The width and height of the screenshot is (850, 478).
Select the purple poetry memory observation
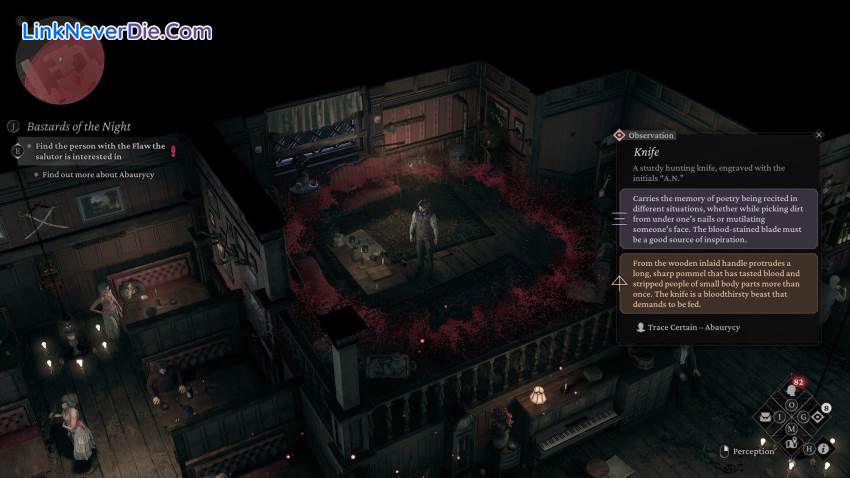[x=718, y=218]
